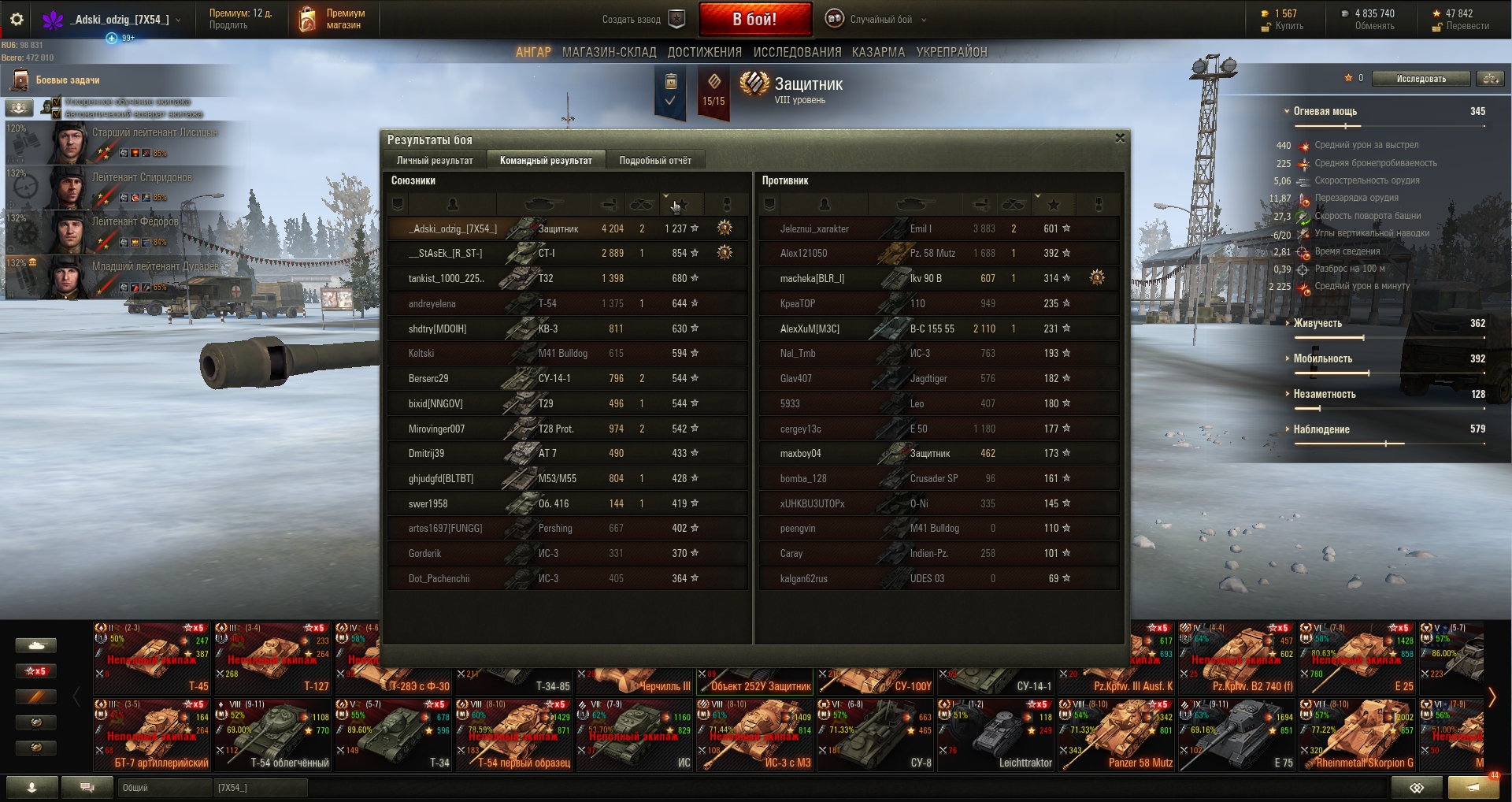Open the ИССЛЕДОВАНИЯ menu
The image size is (1512, 802).
click(x=797, y=53)
